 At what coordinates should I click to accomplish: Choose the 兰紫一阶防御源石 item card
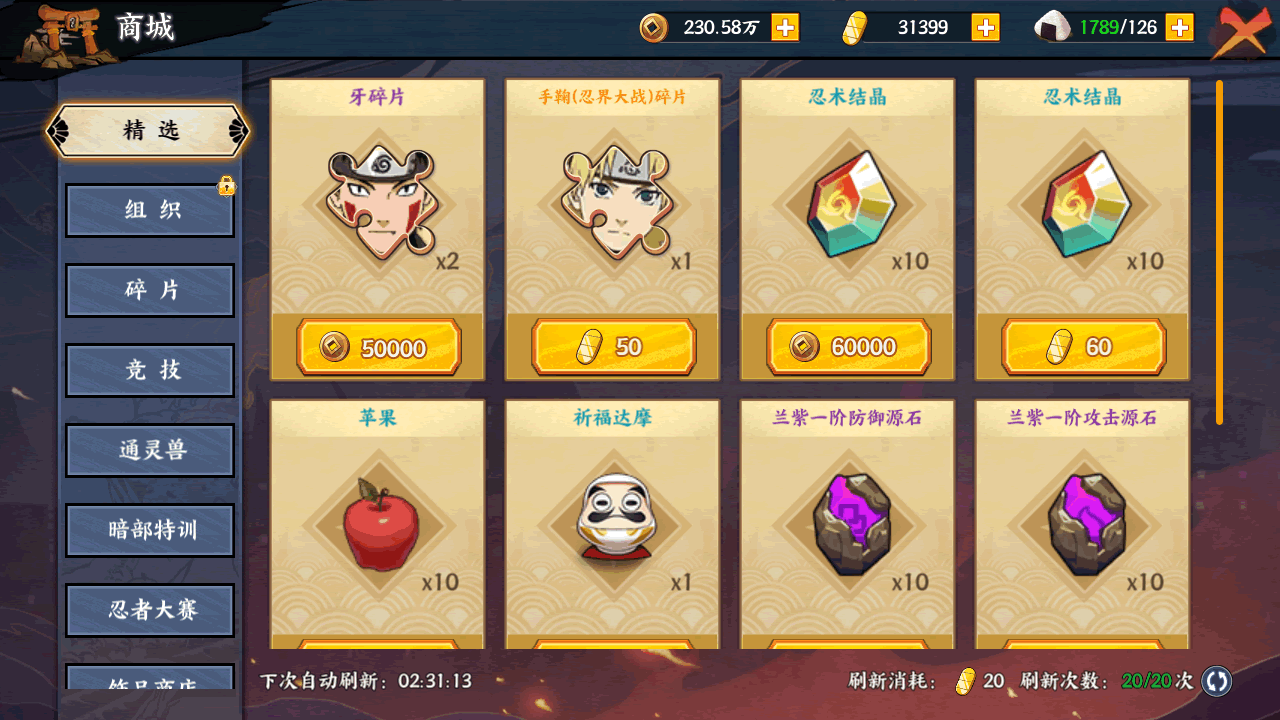tap(847, 520)
